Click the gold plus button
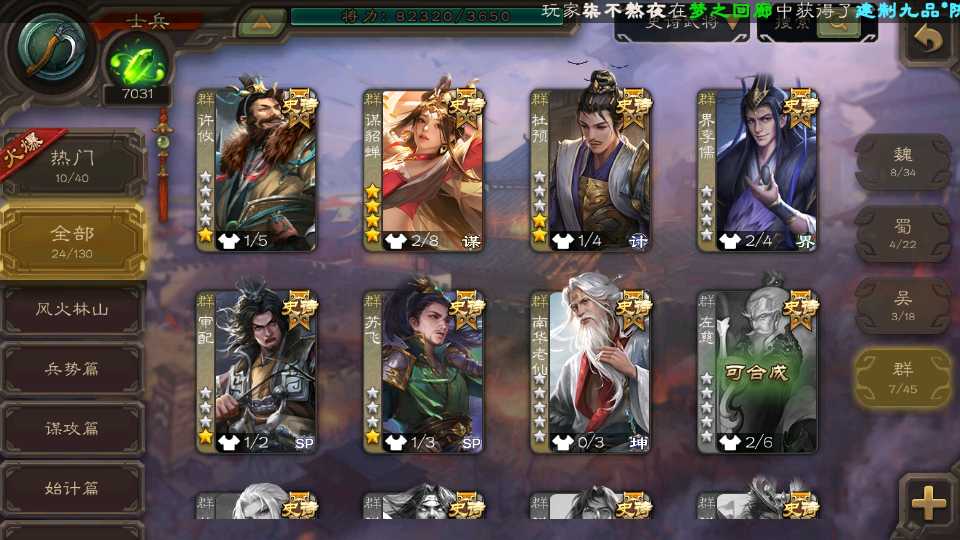 click(x=929, y=503)
